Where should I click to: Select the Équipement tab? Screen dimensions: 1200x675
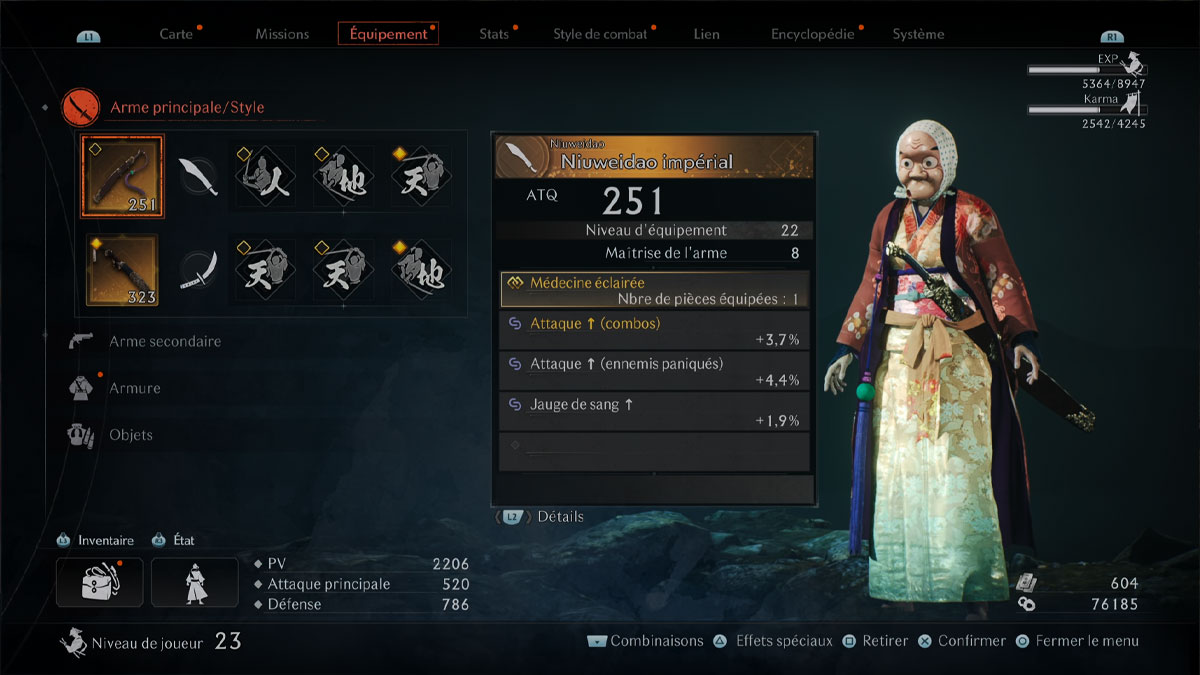click(x=388, y=34)
